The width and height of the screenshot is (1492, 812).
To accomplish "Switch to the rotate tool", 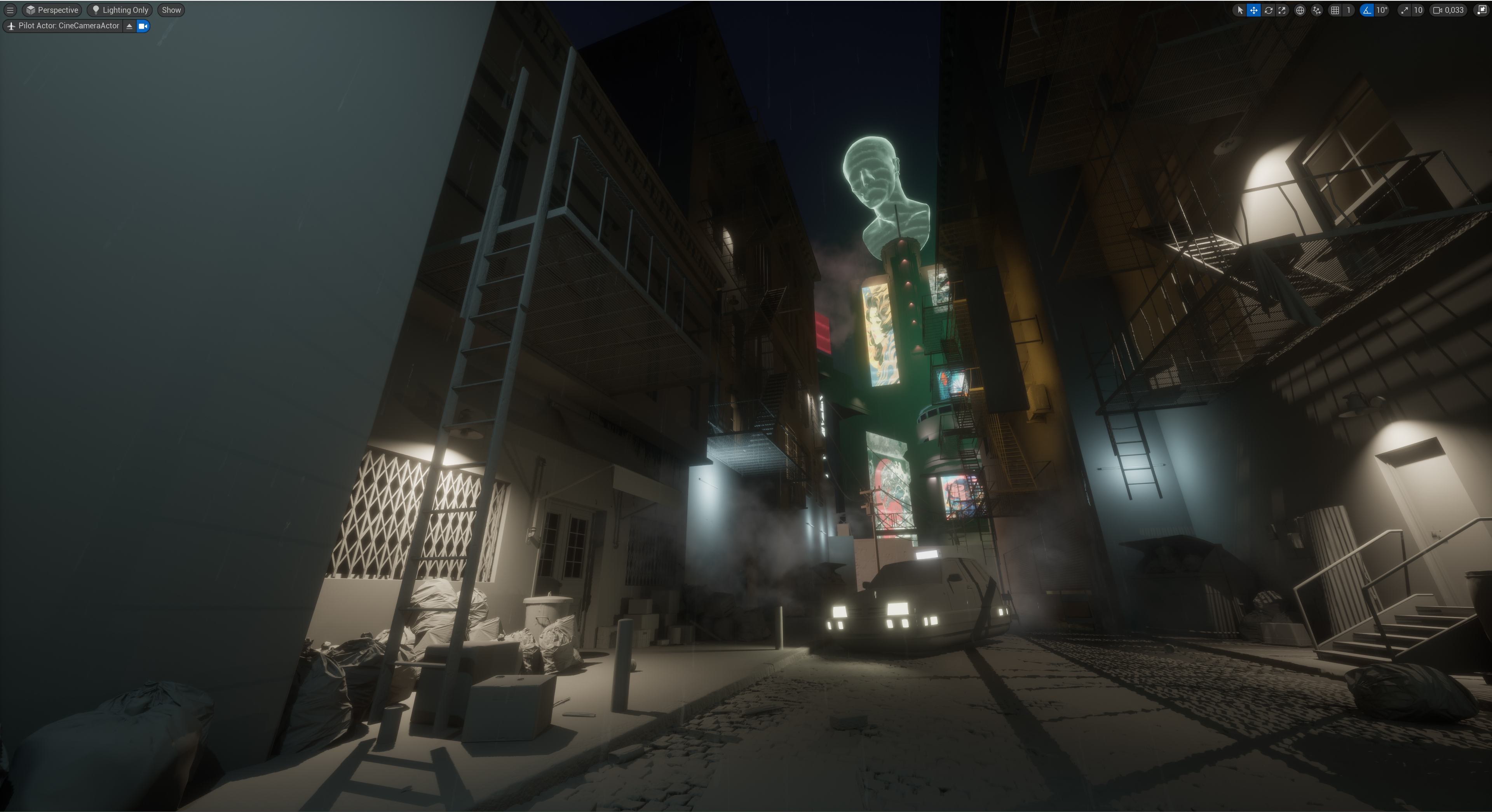I will pyautogui.click(x=1268, y=10).
